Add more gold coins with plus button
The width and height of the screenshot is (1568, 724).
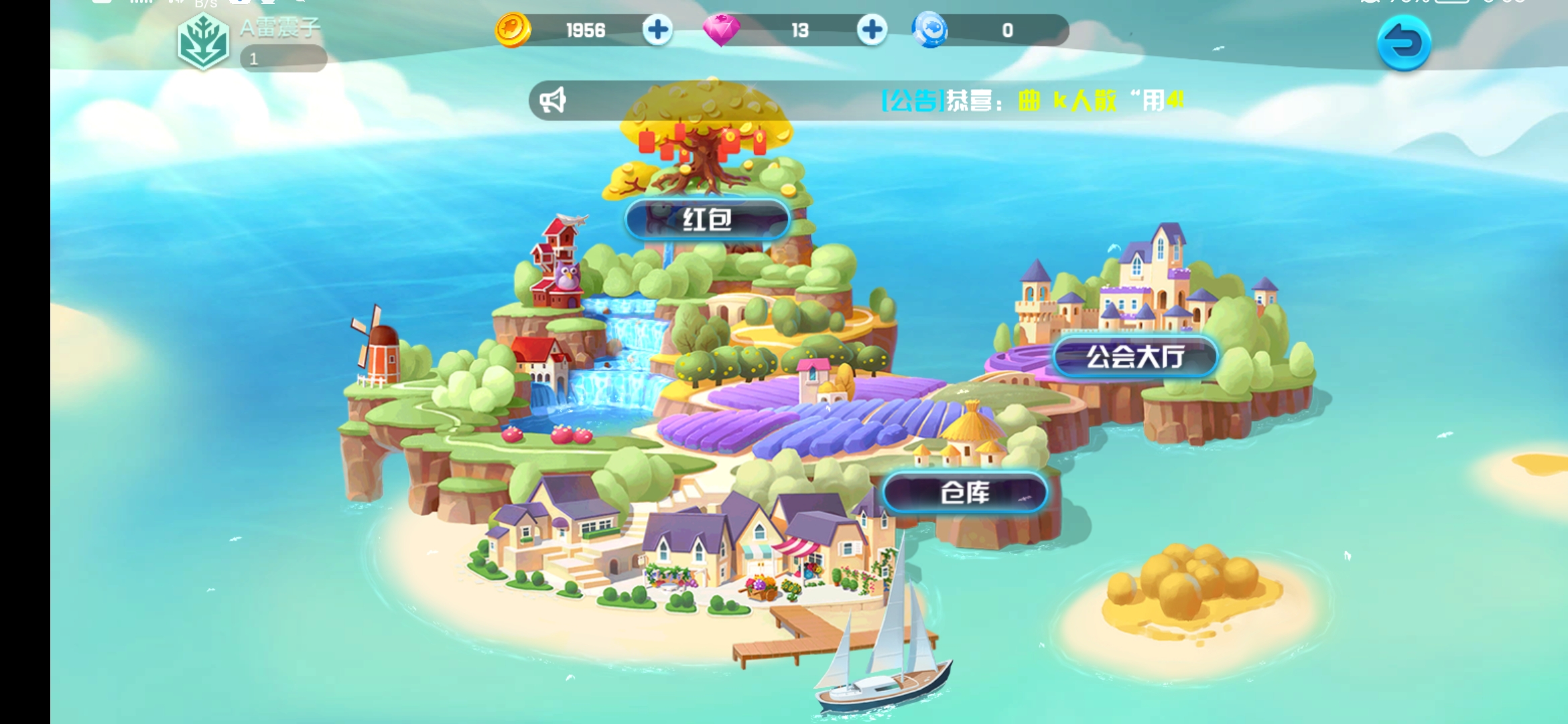click(657, 30)
